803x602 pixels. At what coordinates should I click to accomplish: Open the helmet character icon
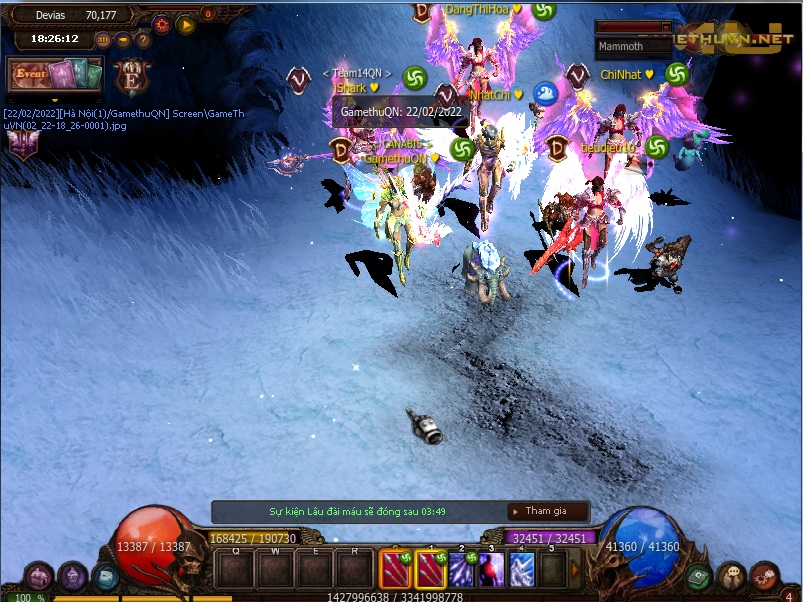coord(73,576)
